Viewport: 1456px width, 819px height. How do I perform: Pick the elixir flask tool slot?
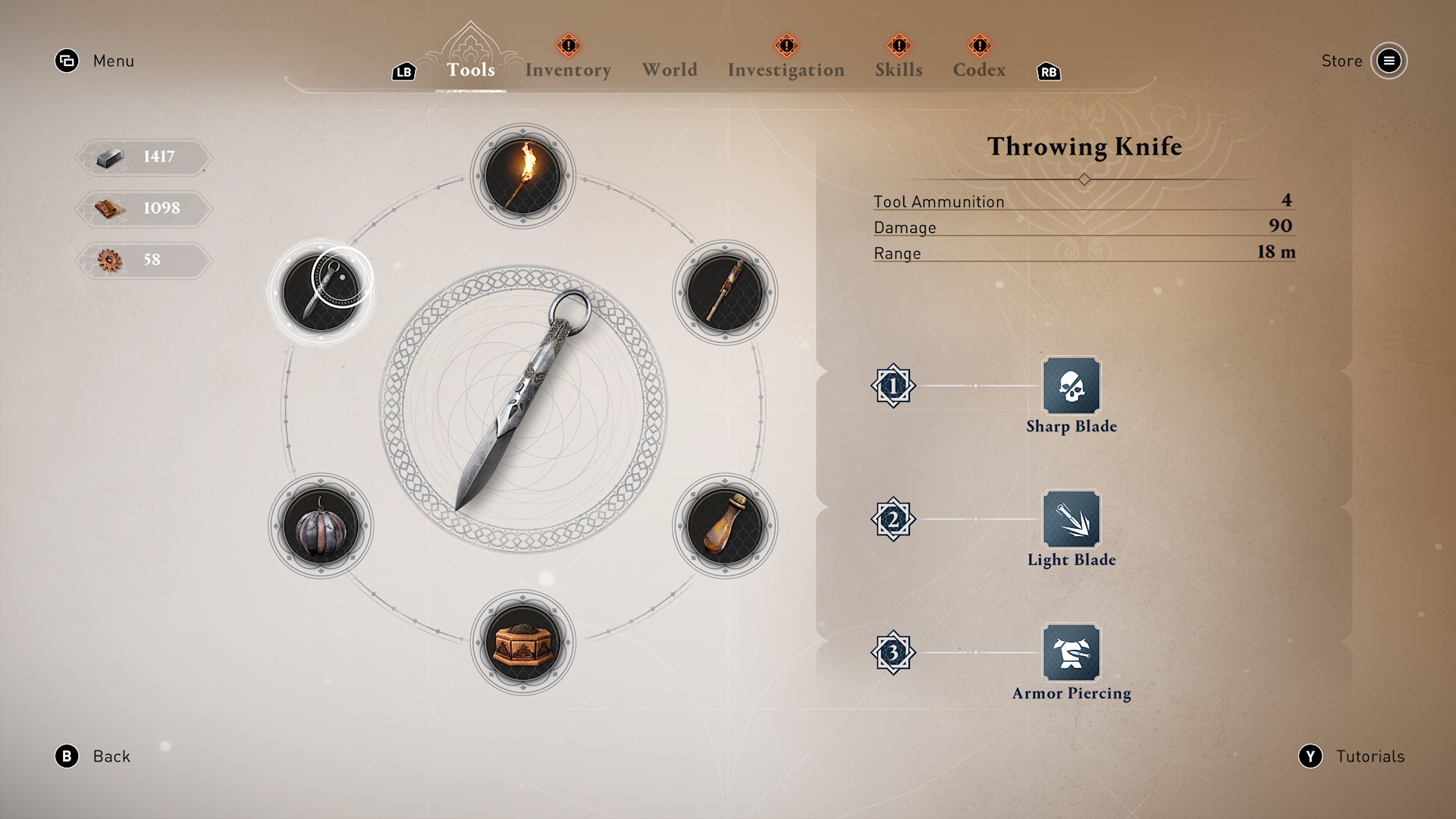(x=725, y=526)
